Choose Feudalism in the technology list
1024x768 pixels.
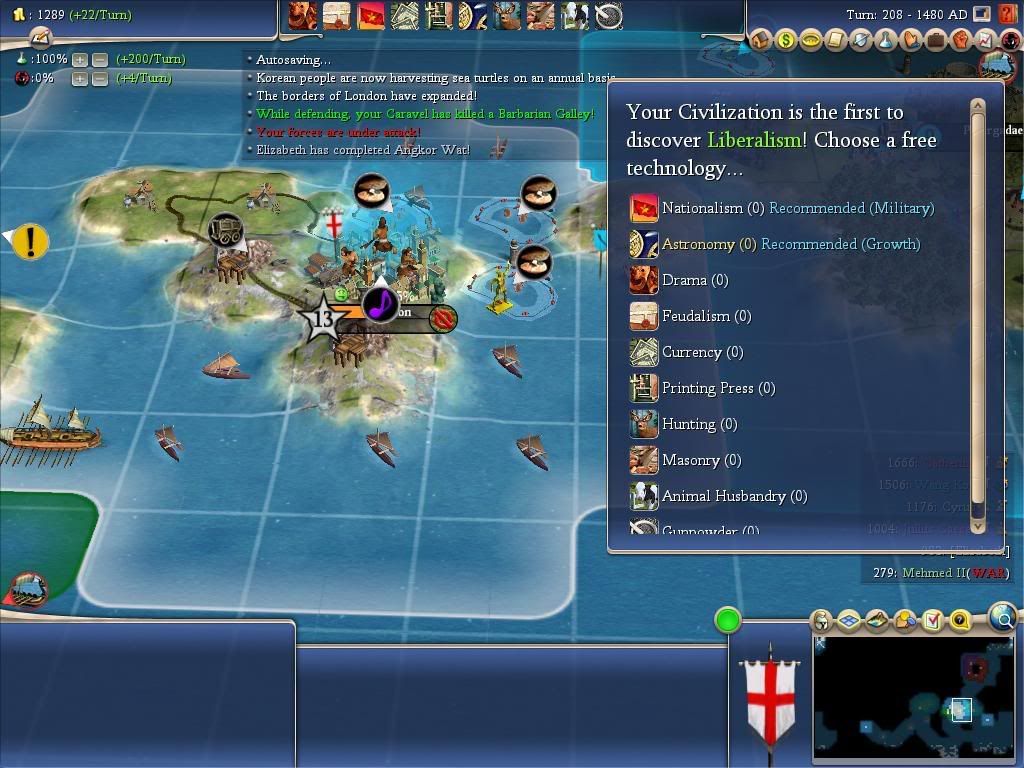click(x=696, y=316)
